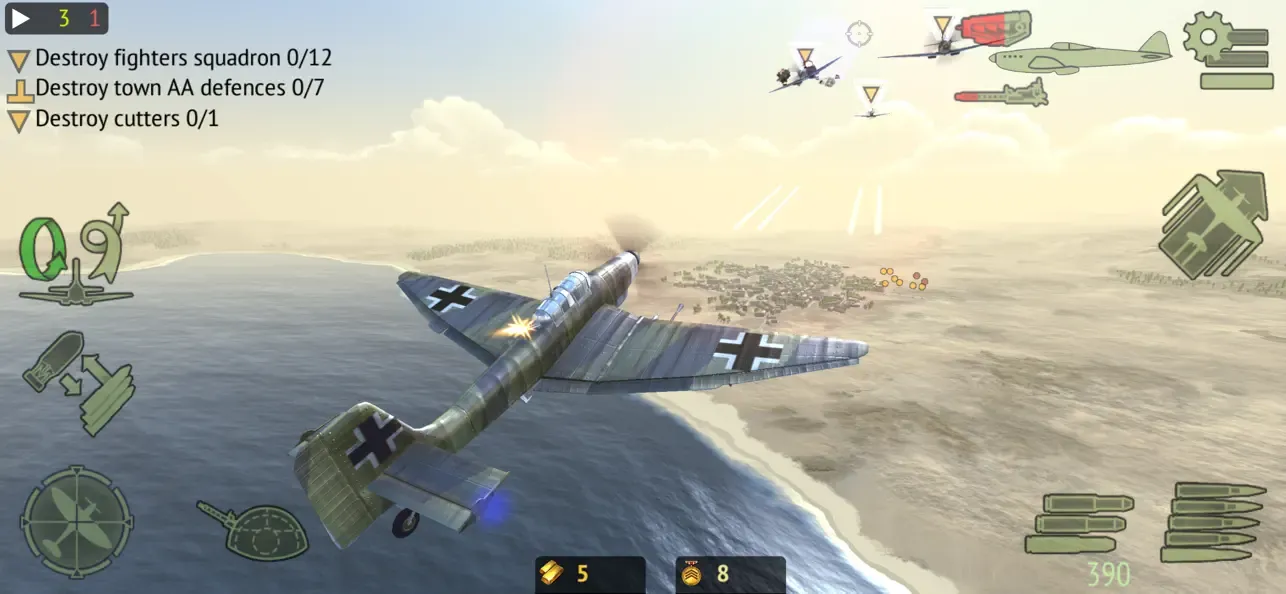The width and height of the screenshot is (1286, 594).
Task: Open the circular plane radar
Action: click(77, 520)
